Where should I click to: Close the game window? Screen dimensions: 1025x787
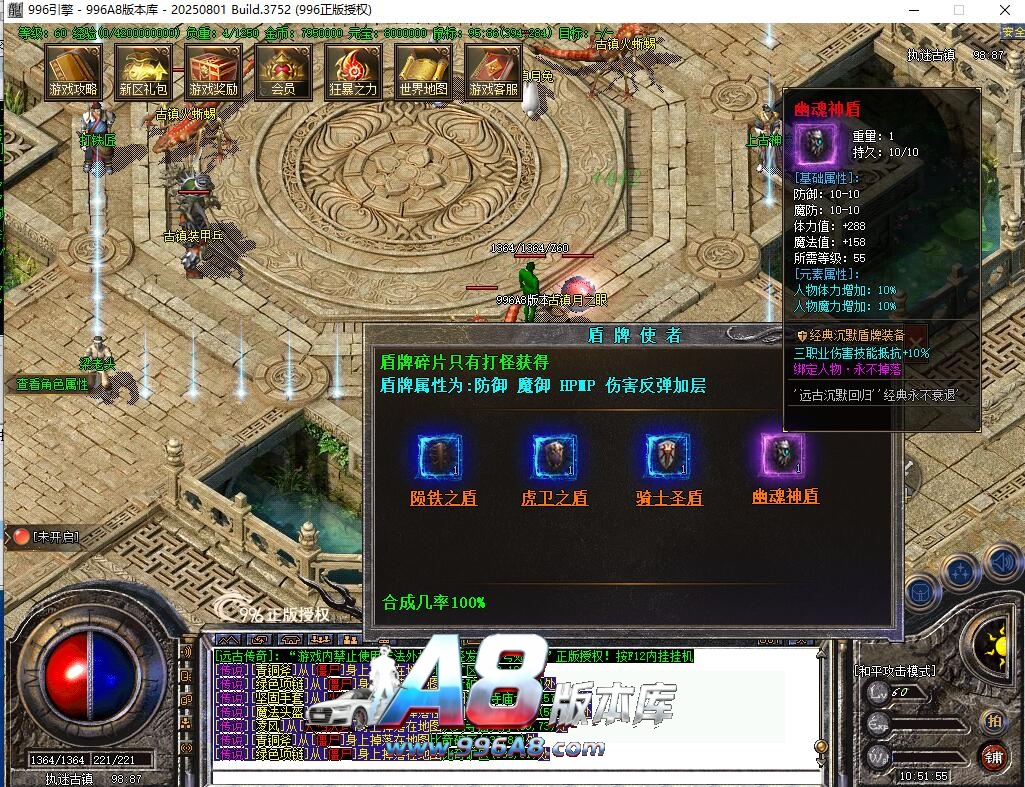coord(1003,10)
